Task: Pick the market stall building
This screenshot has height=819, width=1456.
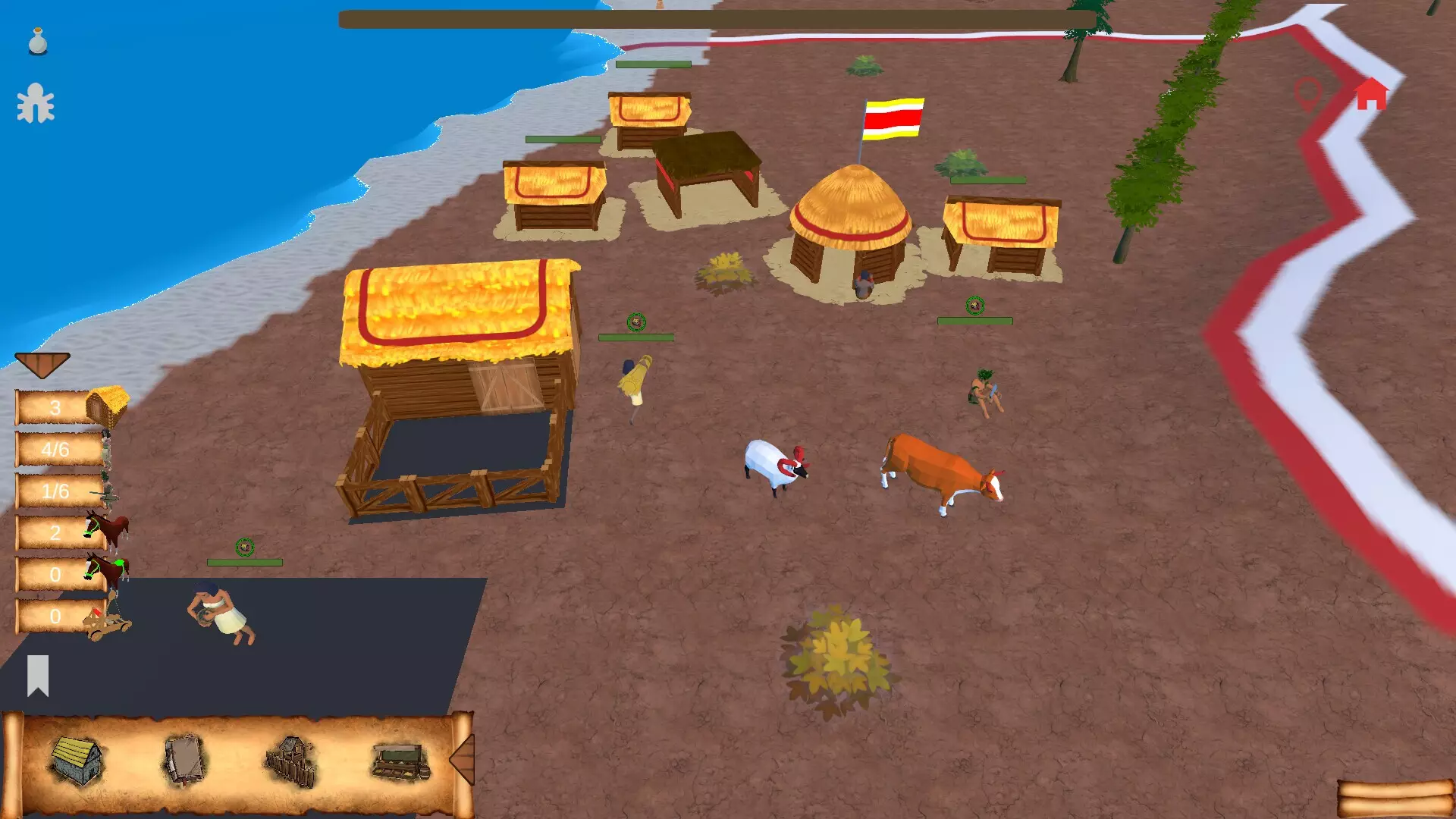Action: click(x=400, y=761)
